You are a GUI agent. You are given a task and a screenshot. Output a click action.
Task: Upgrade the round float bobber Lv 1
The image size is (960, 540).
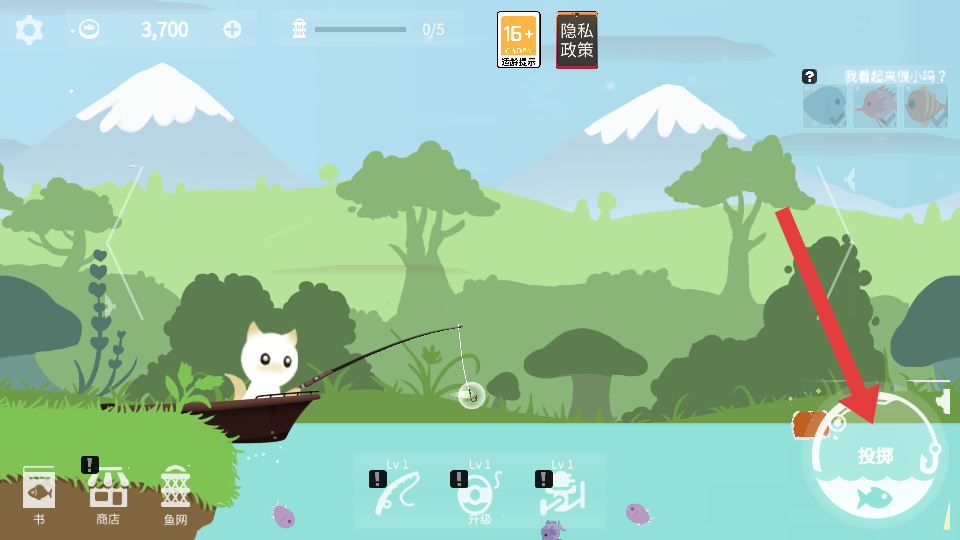[479, 492]
